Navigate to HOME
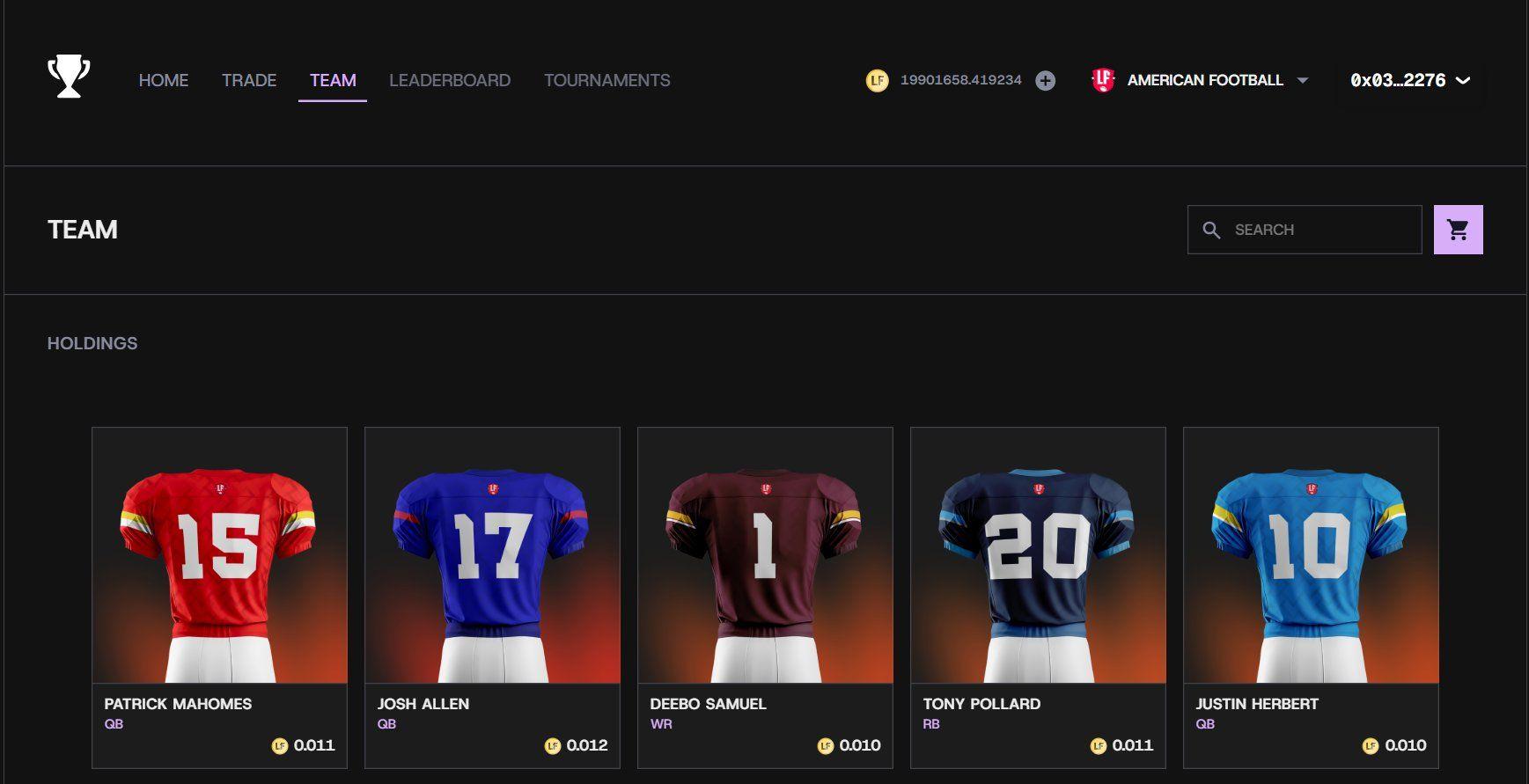1529x784 pixels. (x=163, y=80)
